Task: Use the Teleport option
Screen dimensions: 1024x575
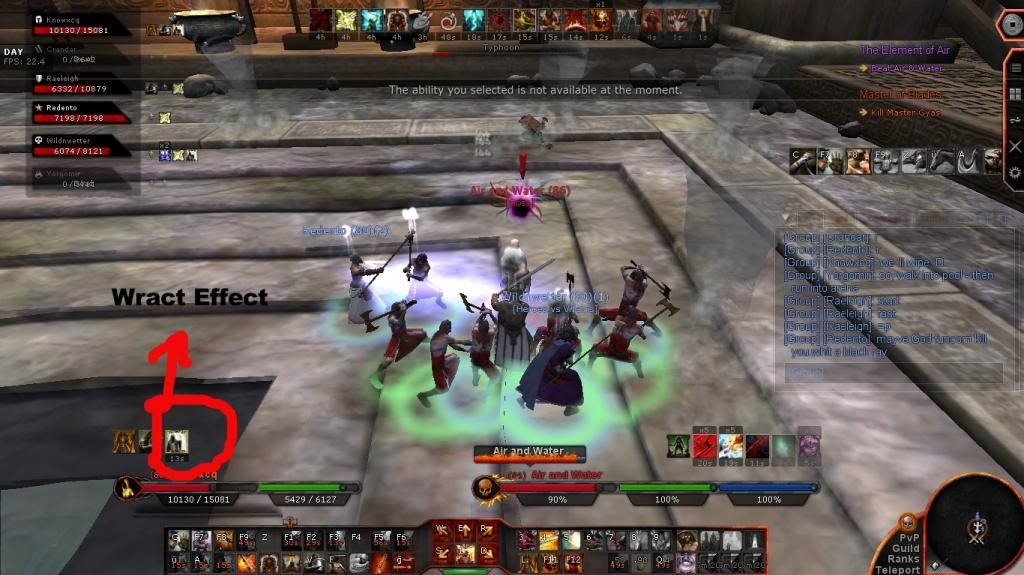Action: [x=896, y=570]
